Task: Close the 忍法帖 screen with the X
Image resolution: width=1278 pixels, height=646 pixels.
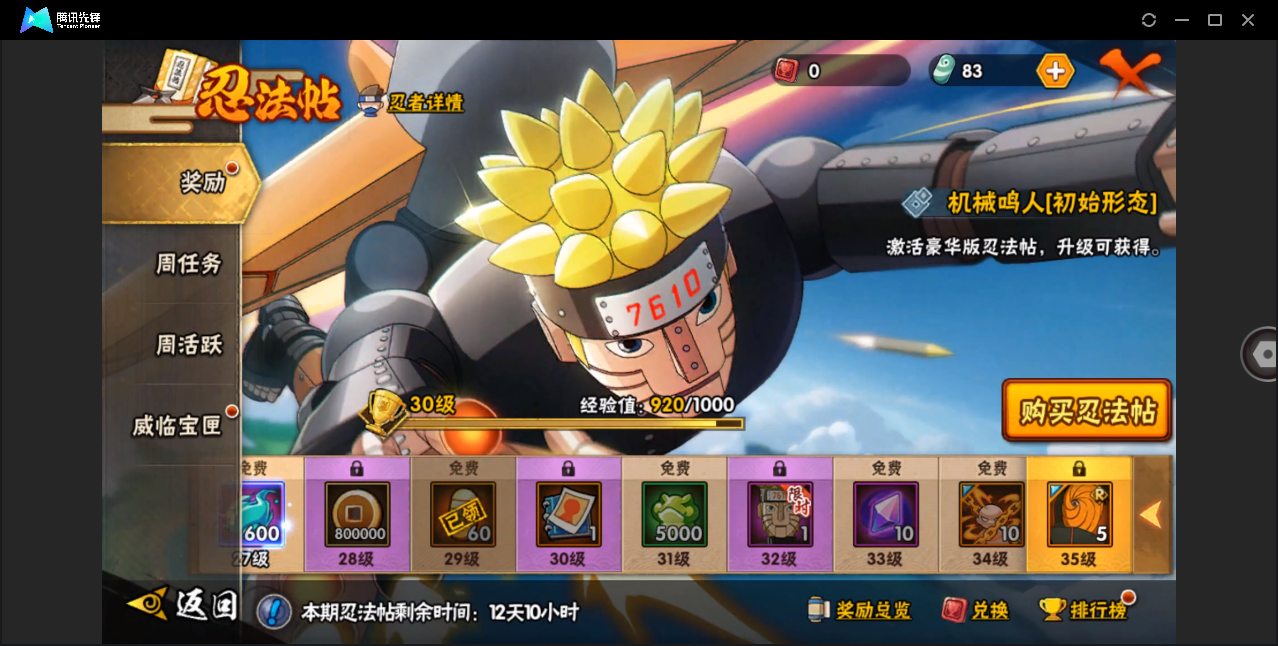Action: point(1130,72)
